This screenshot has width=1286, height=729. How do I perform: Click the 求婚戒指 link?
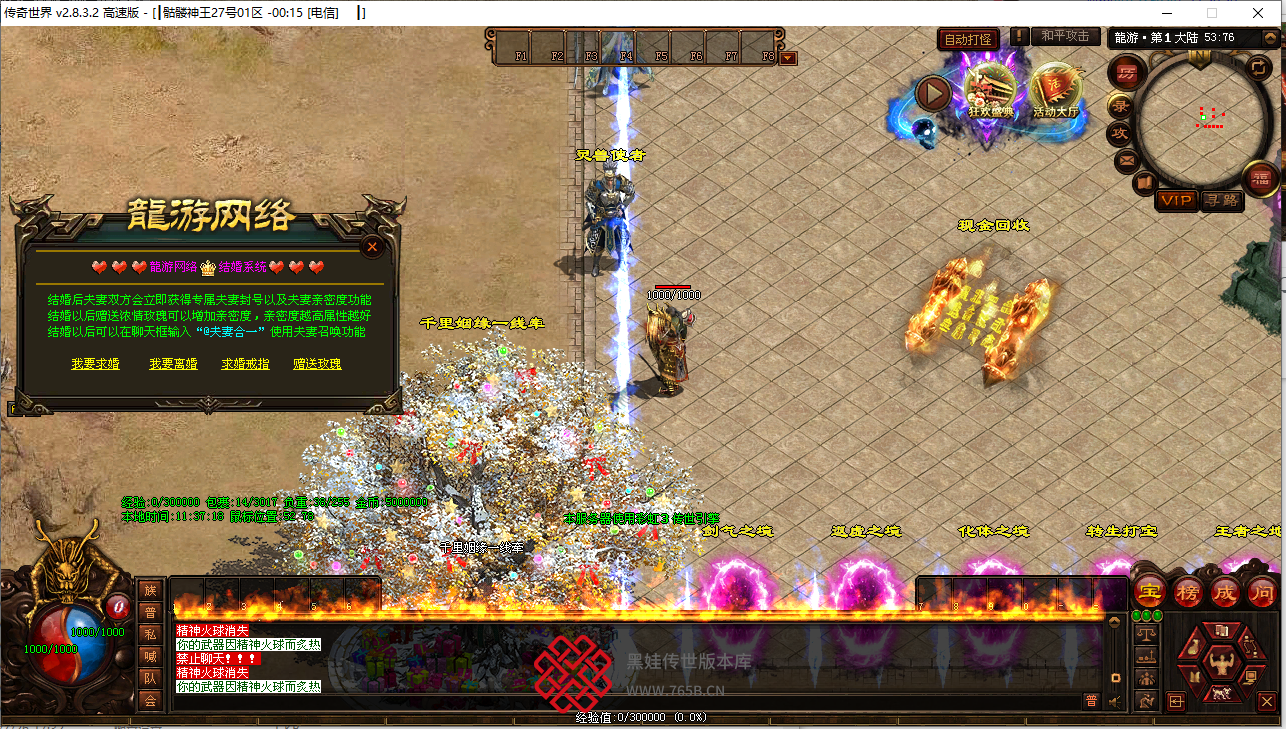(x=245, y=364)
